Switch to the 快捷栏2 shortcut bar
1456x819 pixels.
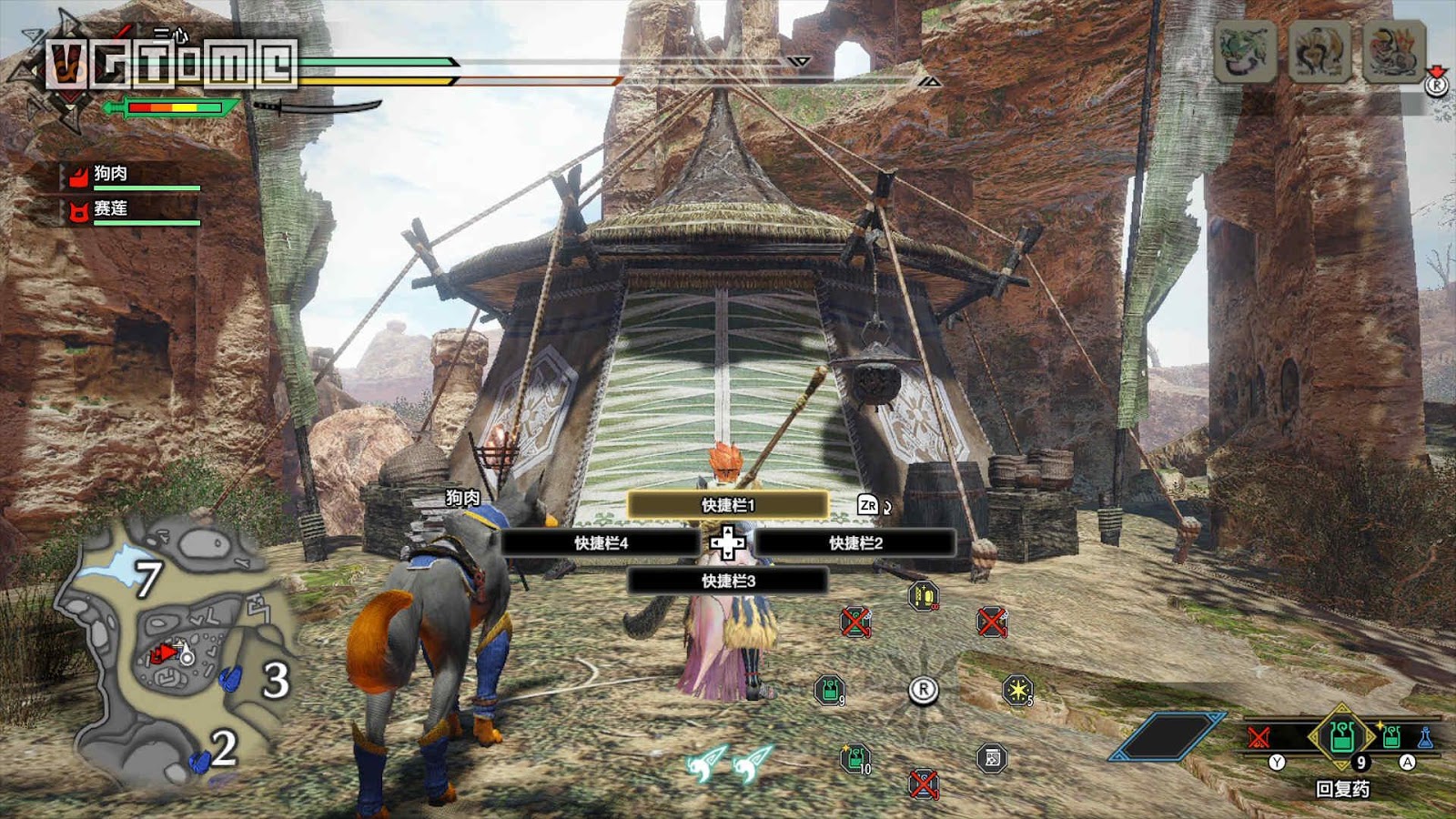[855, 543]
